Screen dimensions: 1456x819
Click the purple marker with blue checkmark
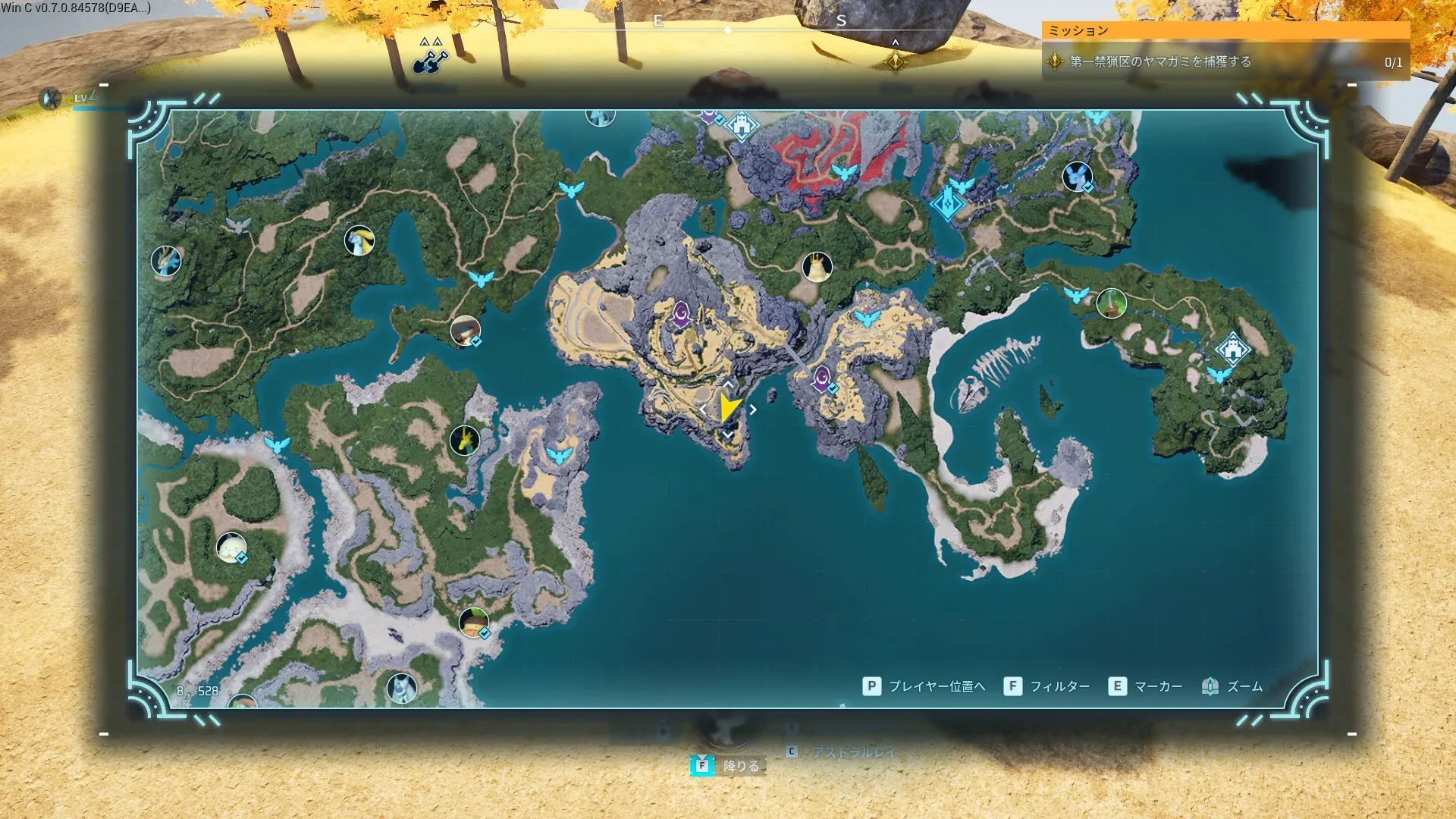[822, 378]
